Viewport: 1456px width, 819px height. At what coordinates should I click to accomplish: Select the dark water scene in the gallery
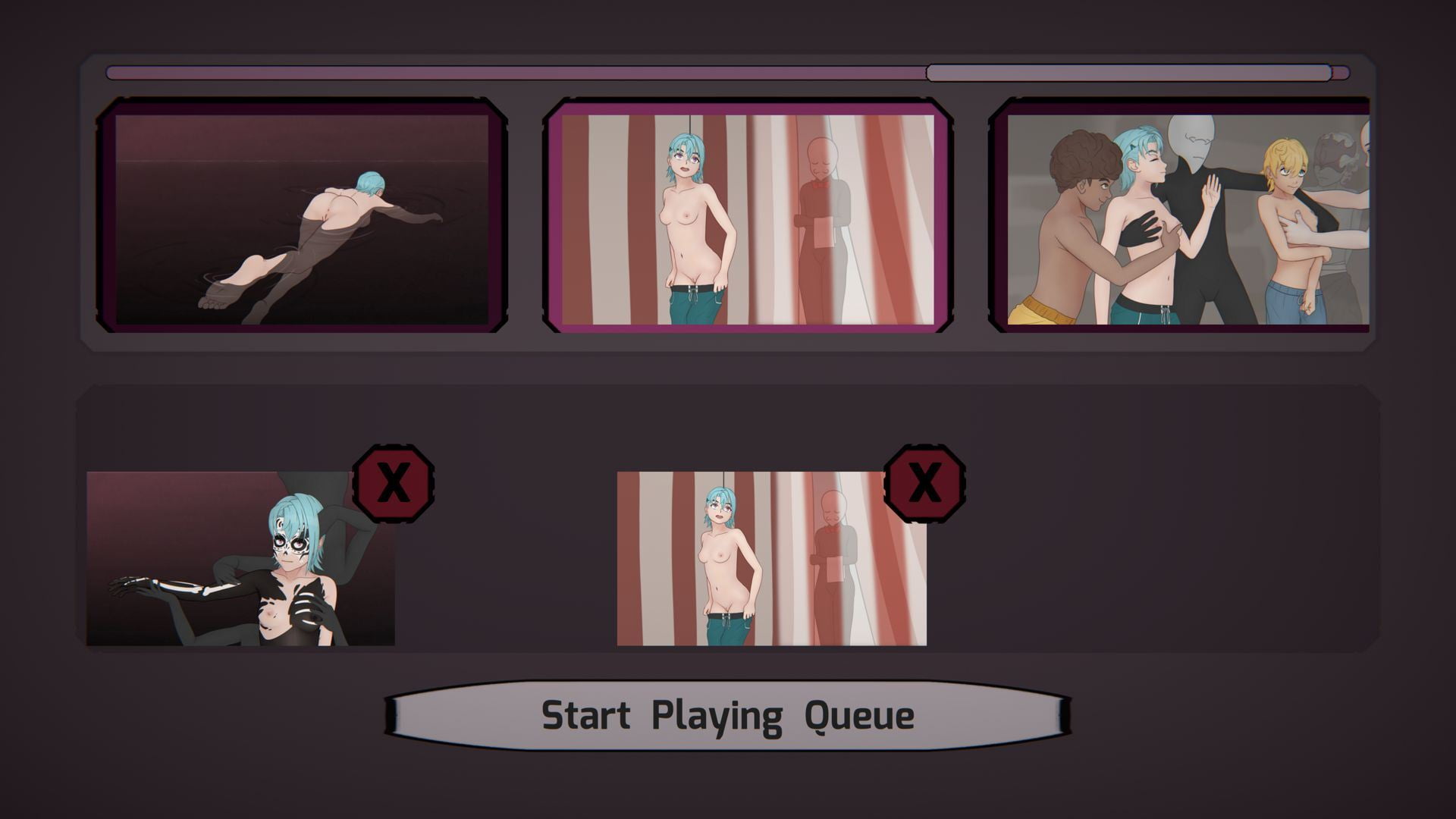[x=302, y=216]
